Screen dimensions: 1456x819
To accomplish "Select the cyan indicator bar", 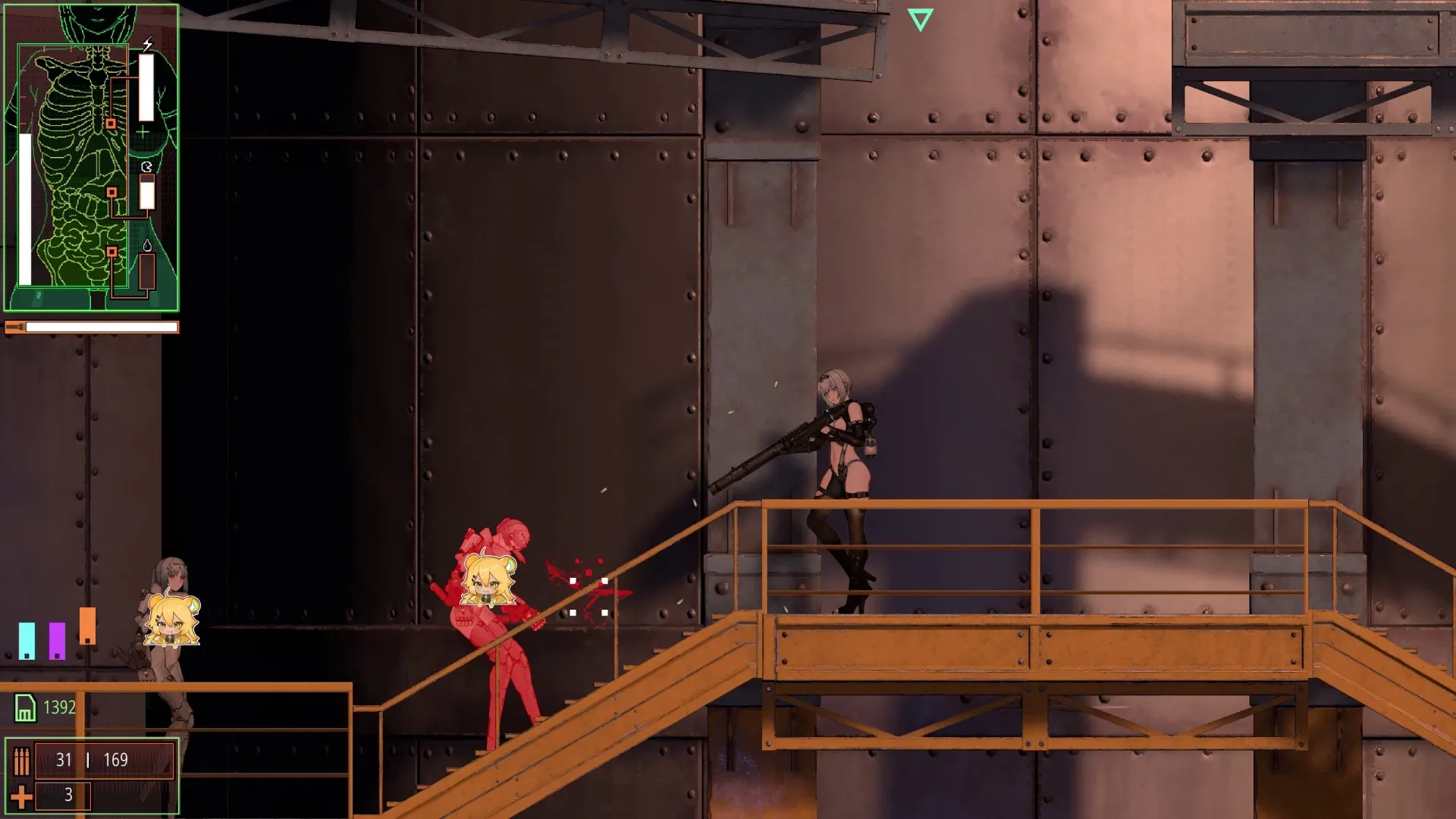I will (27, 641).
